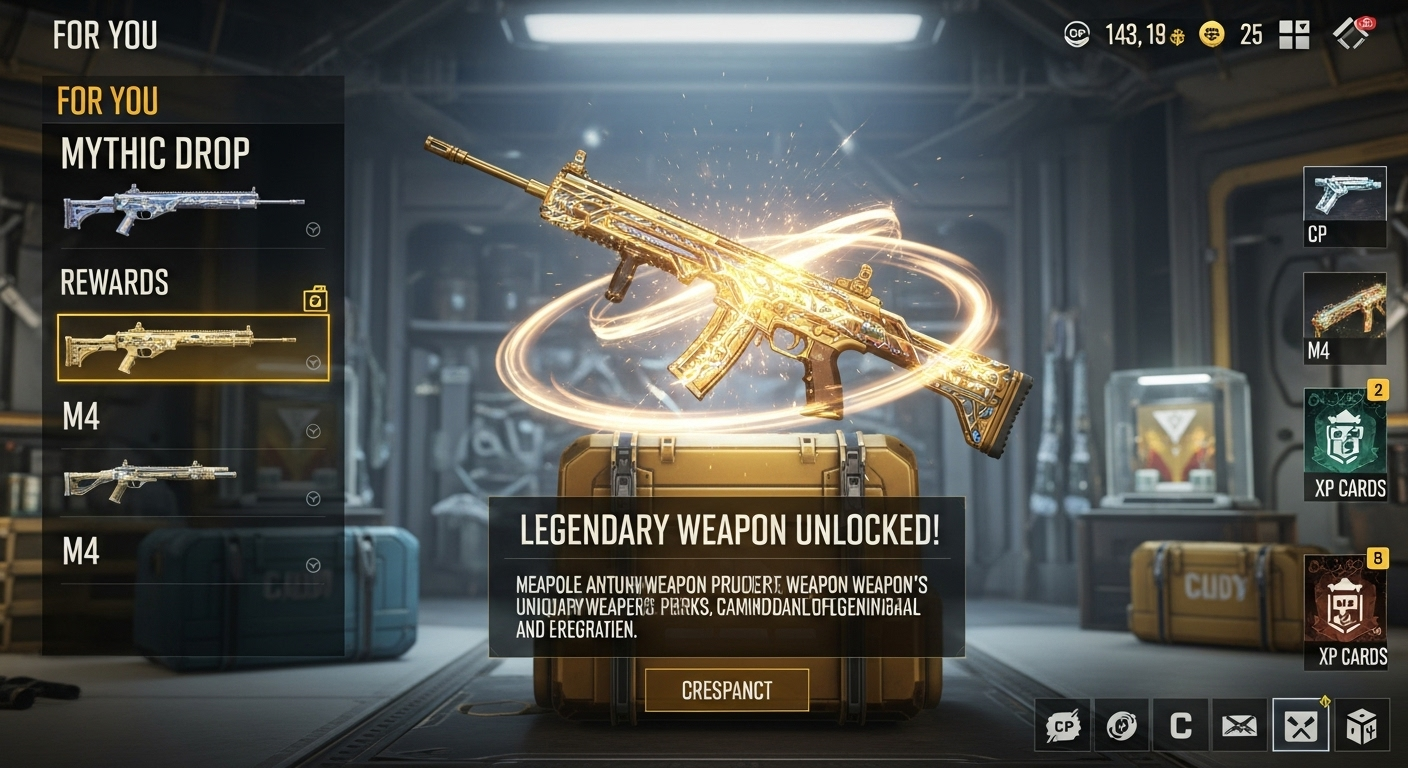The image size is (1408, 768).
Task: Click the CP balance icon at top bar
Action: [1077, 33]
